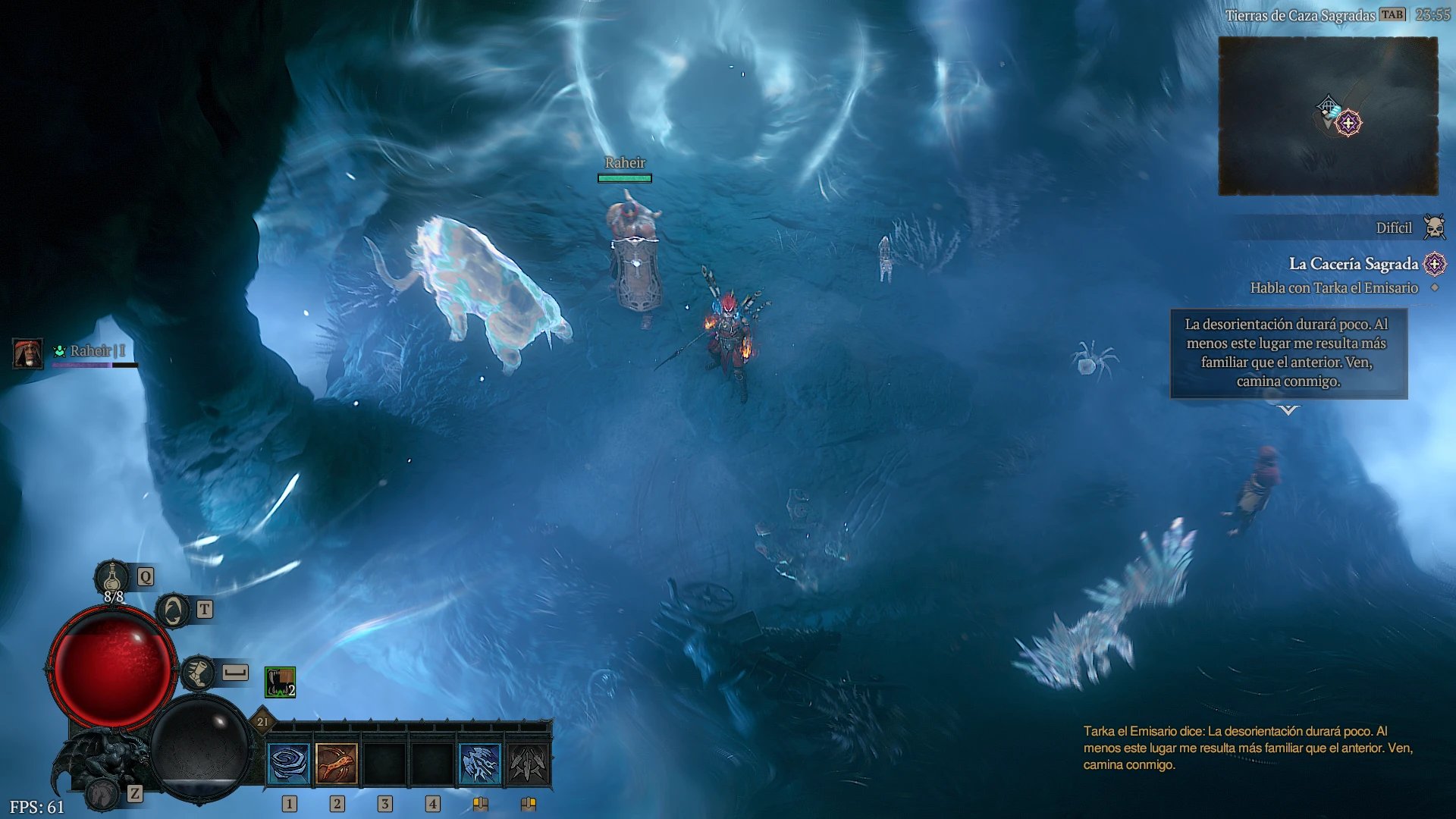This screenshot has height=819, width=1456.
Task: Use the blue lightning skill slot
Action: 480,763
